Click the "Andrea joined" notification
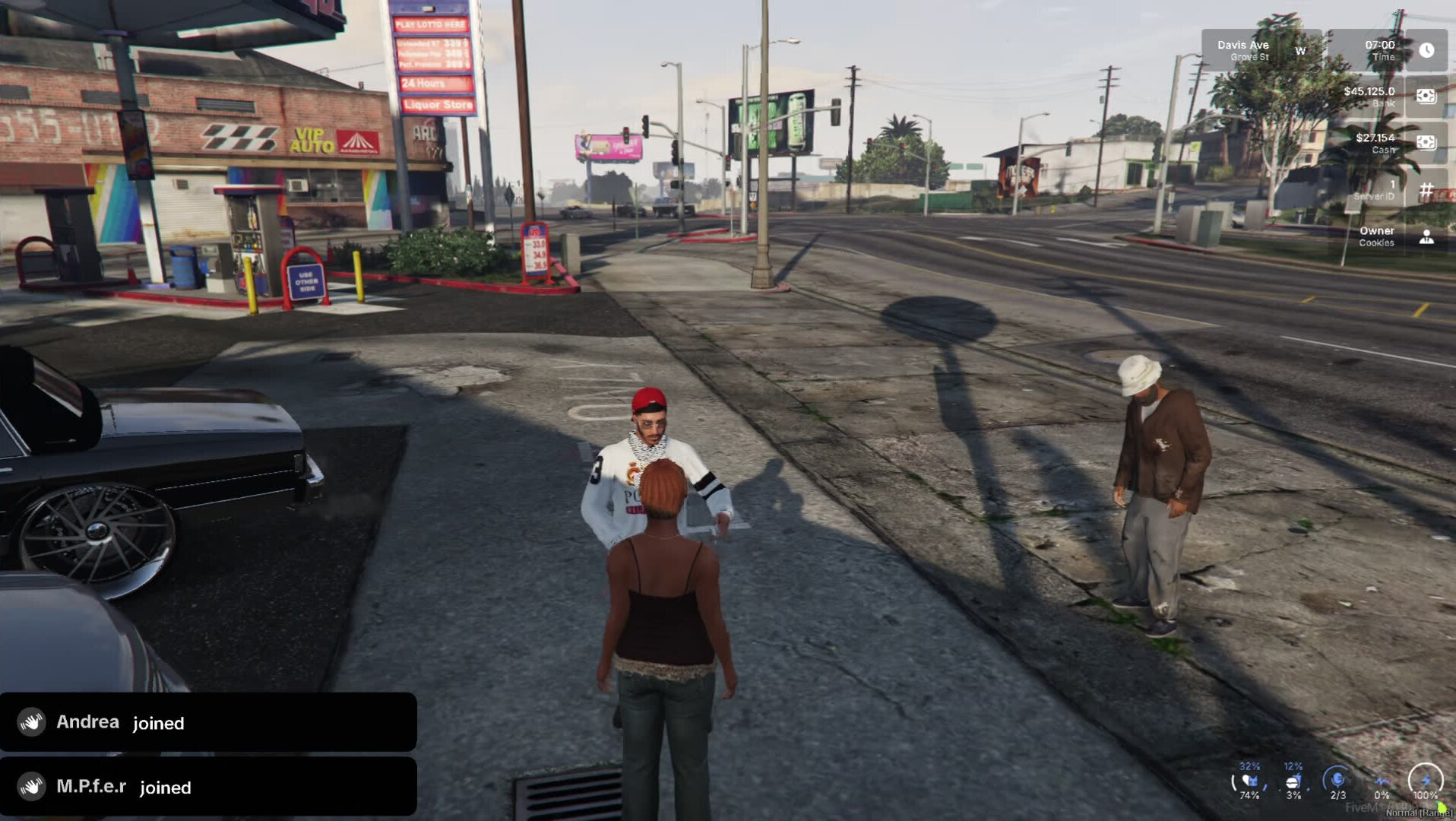The height and width of the screenshot is (821, 1456). 208,722
